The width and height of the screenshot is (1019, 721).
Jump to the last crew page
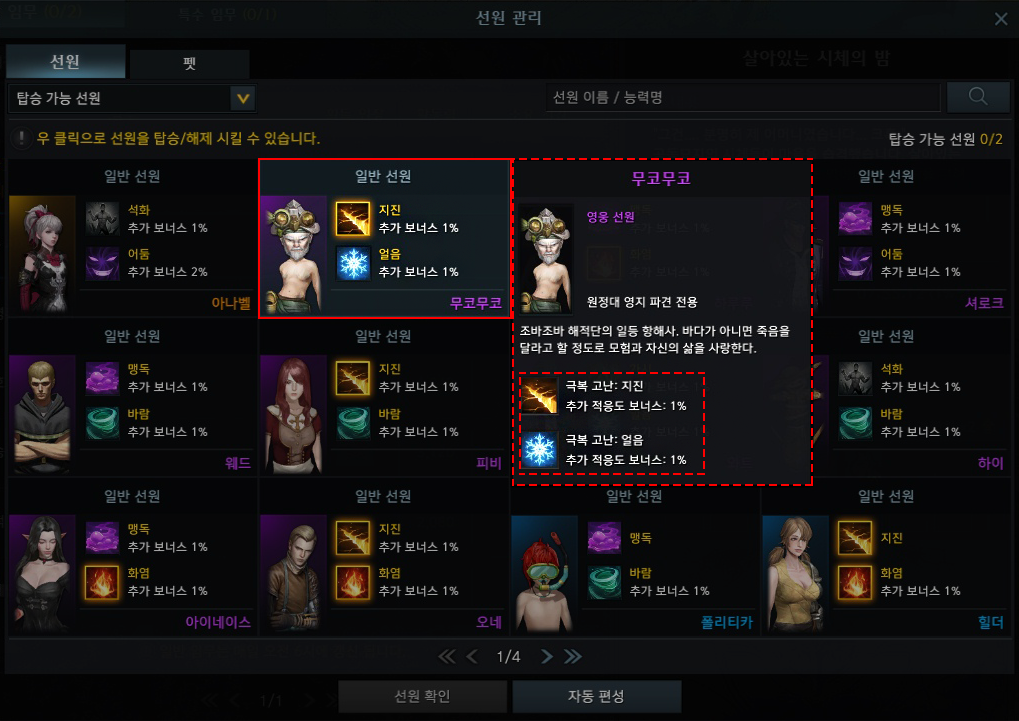pyautogui.click(x=573, y=657)
